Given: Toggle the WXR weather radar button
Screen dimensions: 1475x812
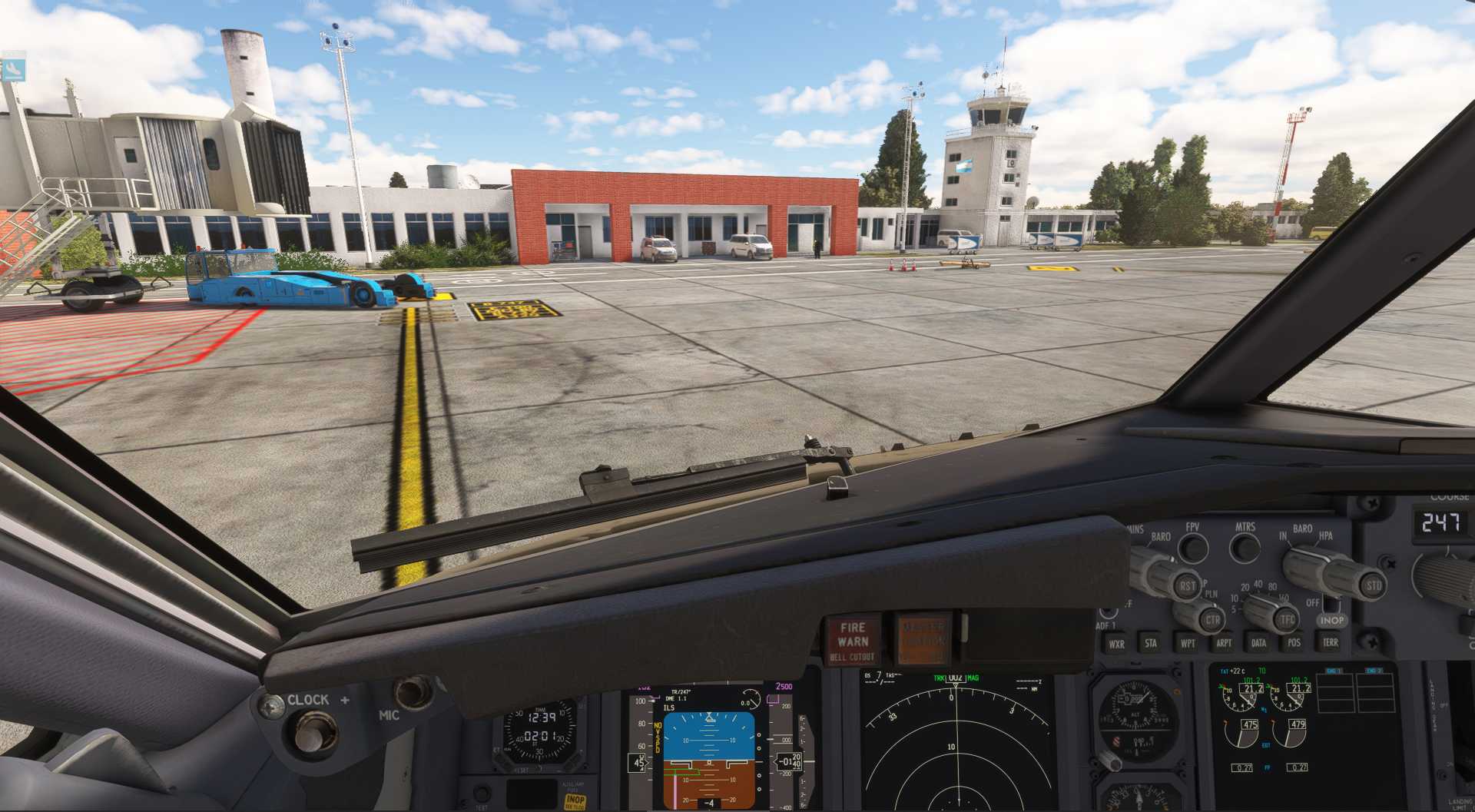Looking at the screenshot, I should pyautogui.click(x=1116, y=644).
